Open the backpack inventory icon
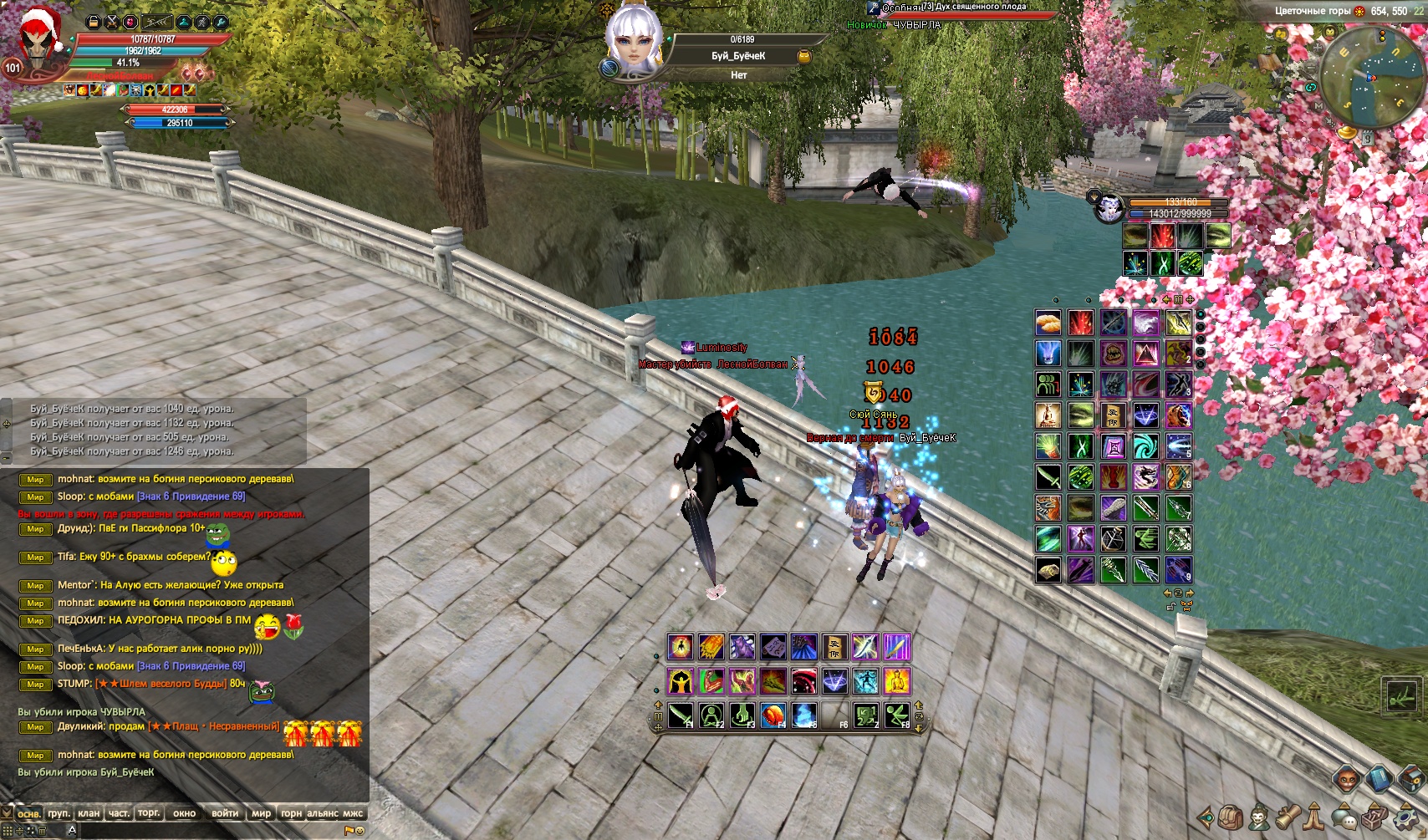 [1229, 817]
